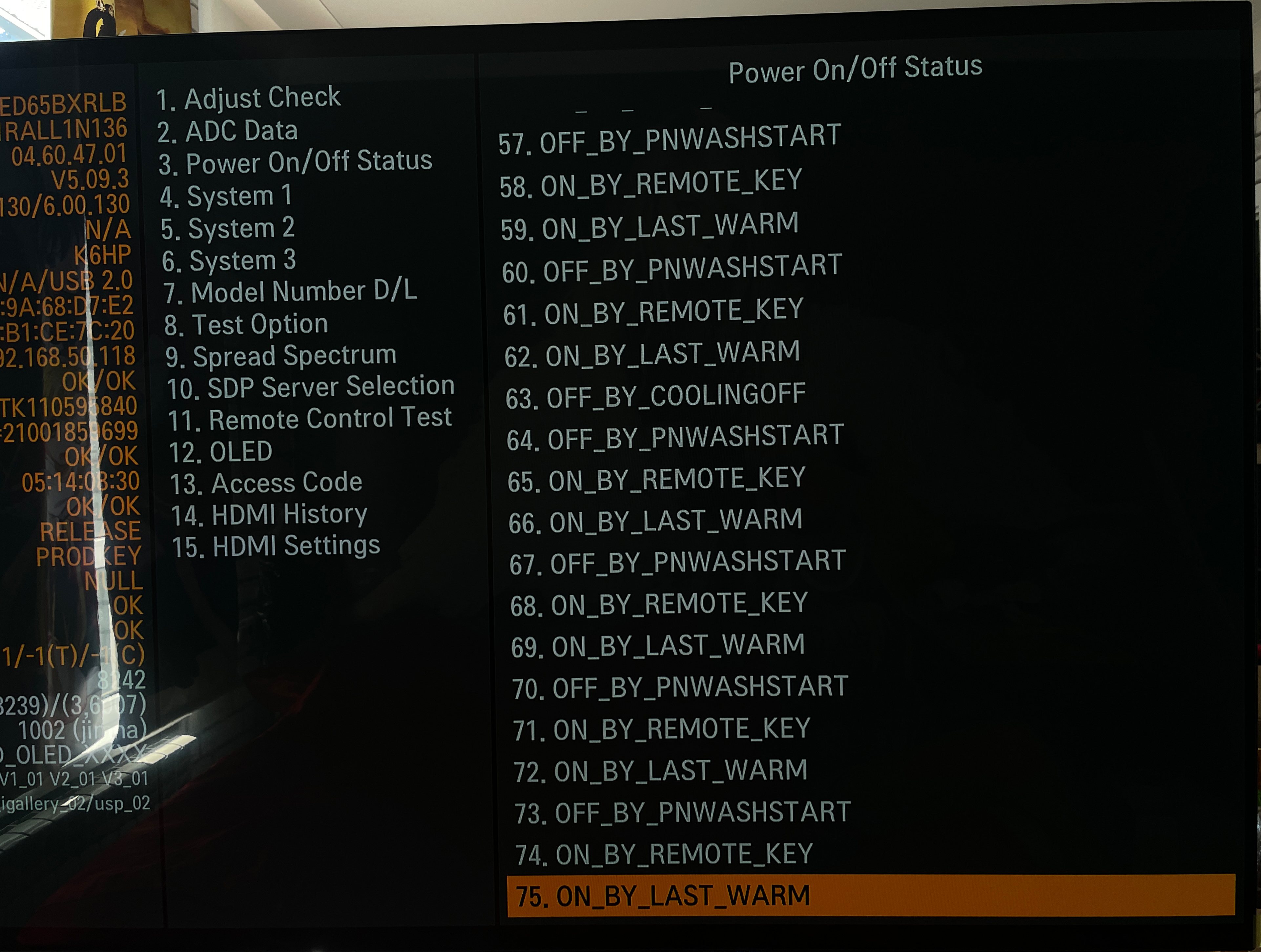The image size is (1261, 952).
Task: Choose row 57 OFF_BY_PNWASHSTART
Action: [x=669, y=140]
